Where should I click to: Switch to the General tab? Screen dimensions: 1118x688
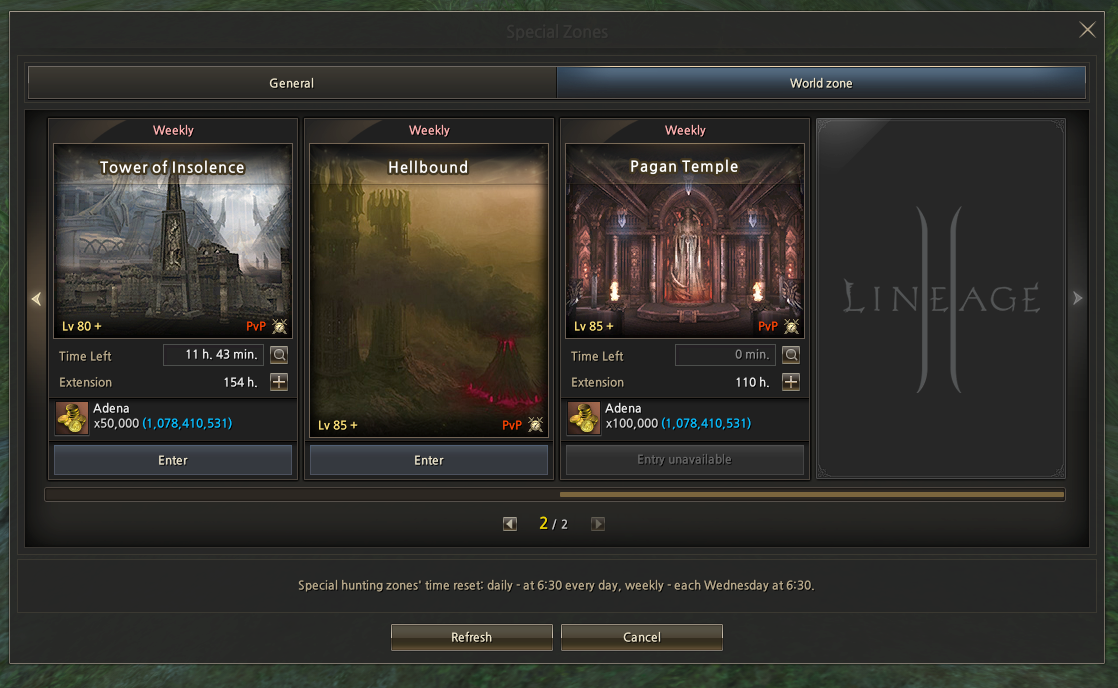pyautogui.click(x=292, y=83)
